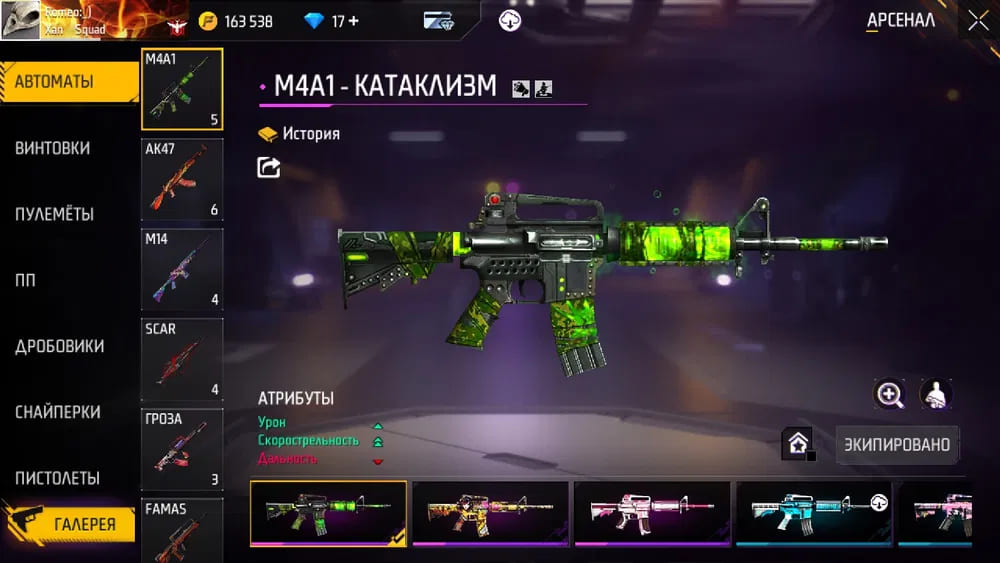Pick the Гроза weapon tile
The height and width of the screenshot is (563, 1000).
[x=182, y=449]
